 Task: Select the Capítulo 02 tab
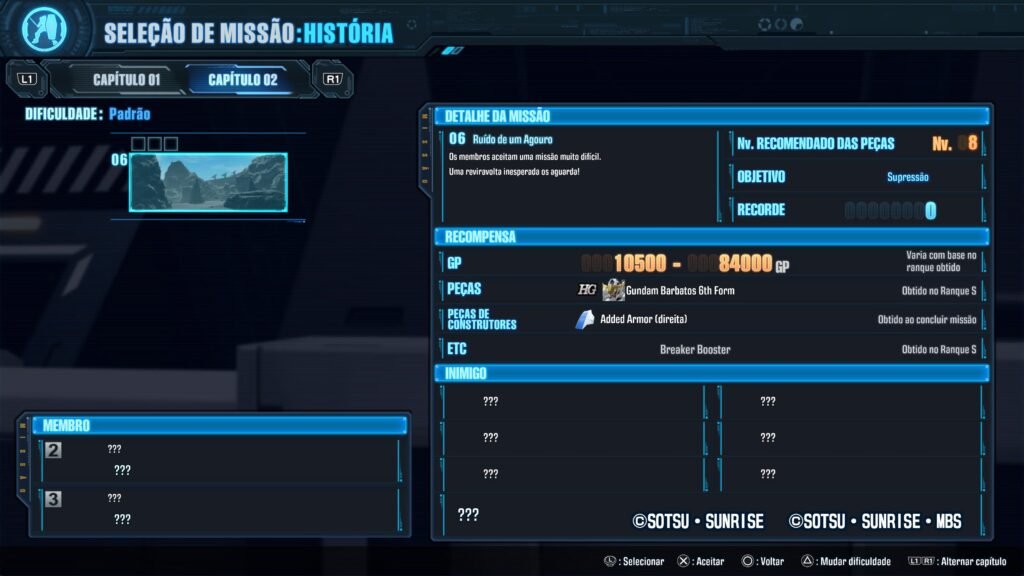point(243,79)
